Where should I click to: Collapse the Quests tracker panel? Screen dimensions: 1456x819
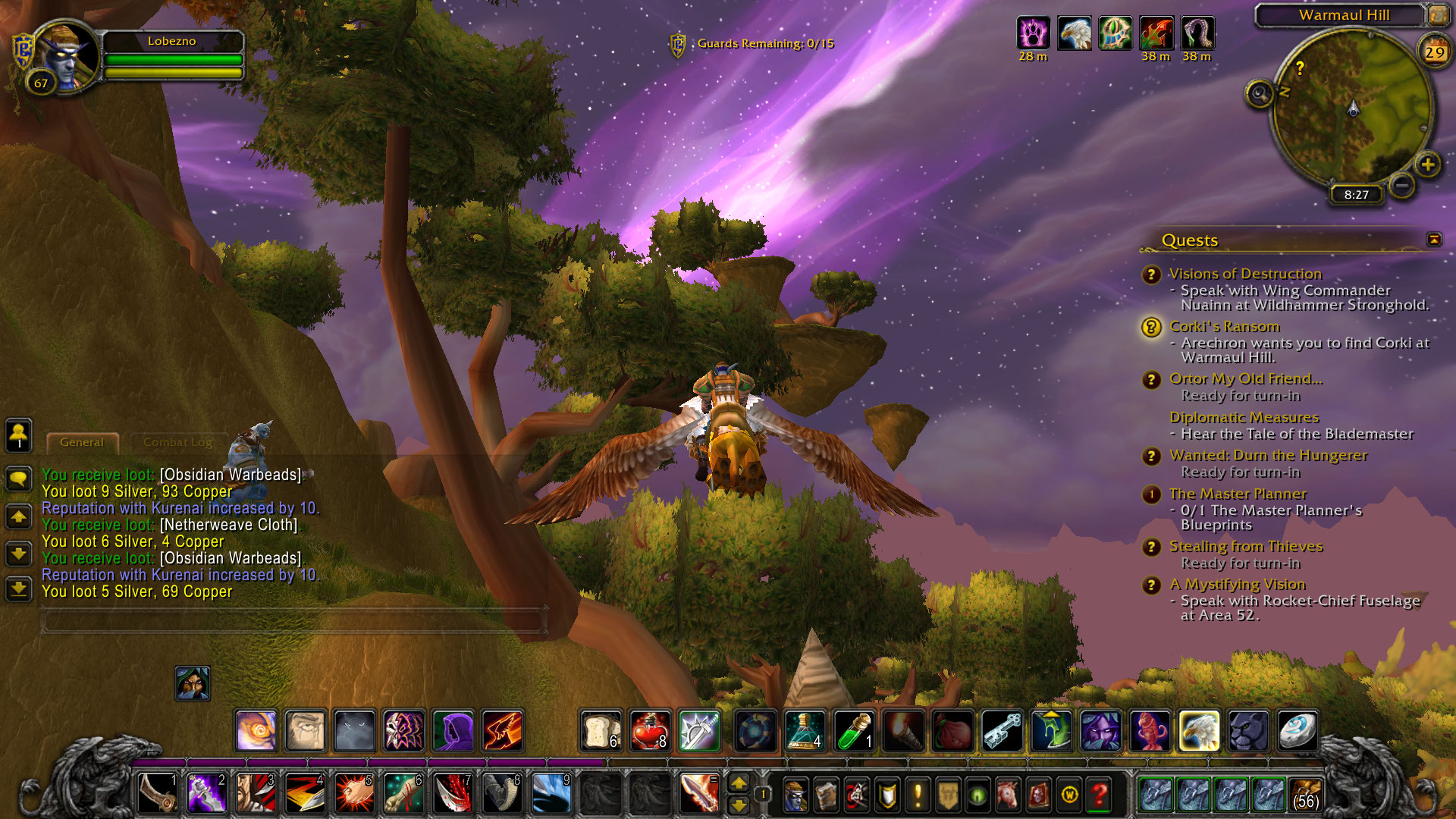1433,240
